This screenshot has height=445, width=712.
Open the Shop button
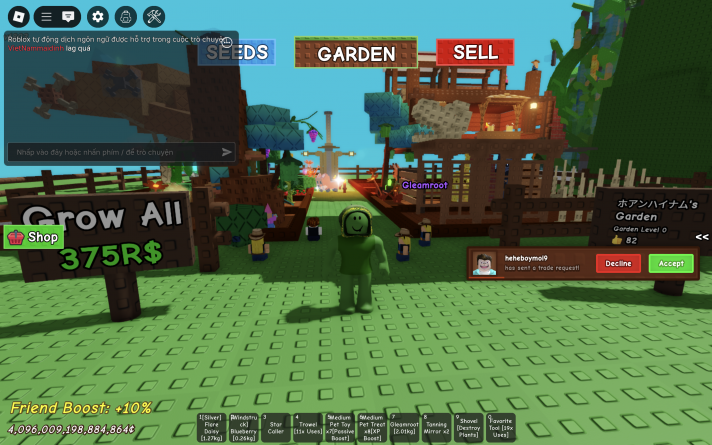tap(33, 237)
